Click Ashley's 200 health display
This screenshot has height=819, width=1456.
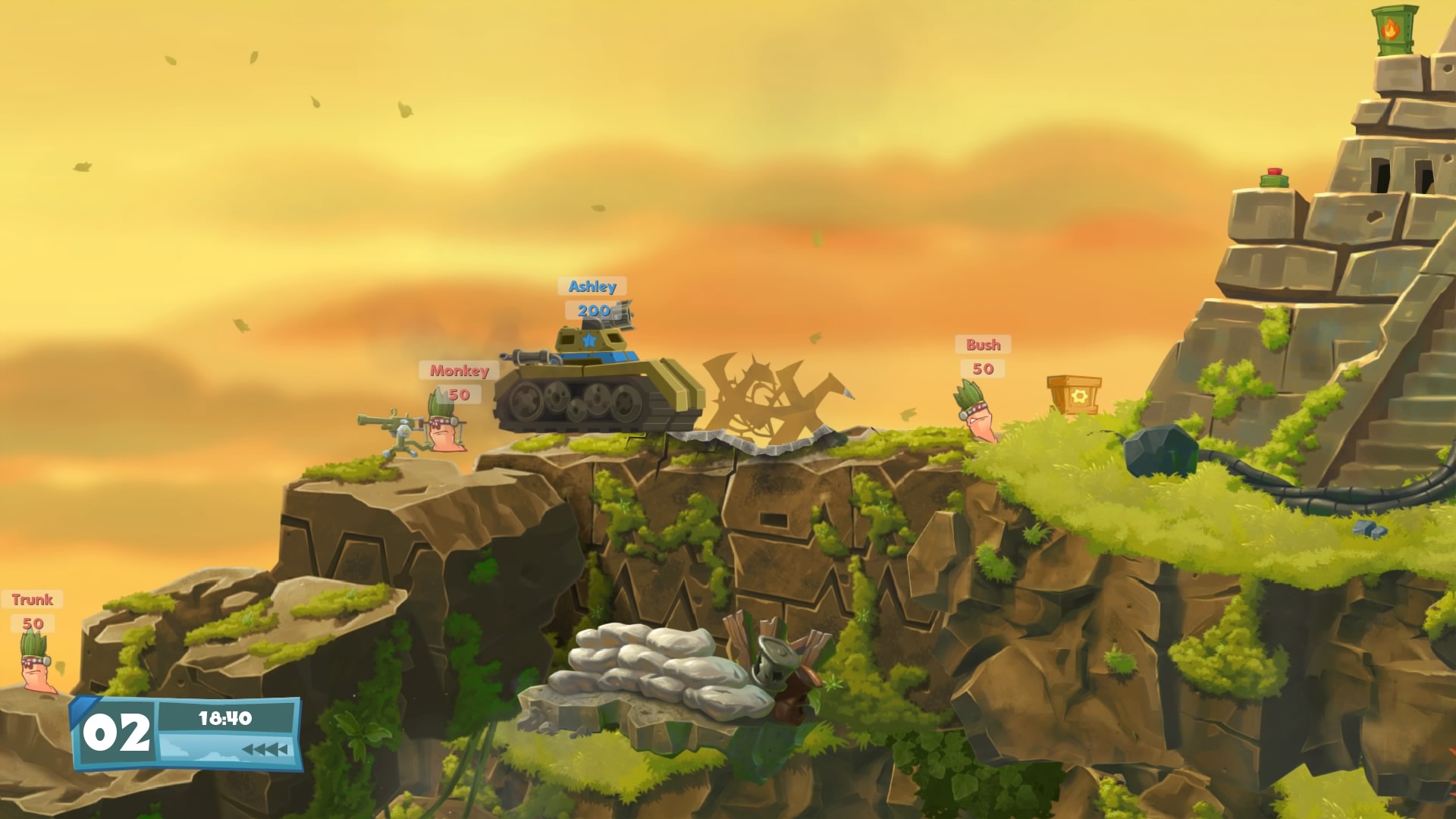(595, 310)
